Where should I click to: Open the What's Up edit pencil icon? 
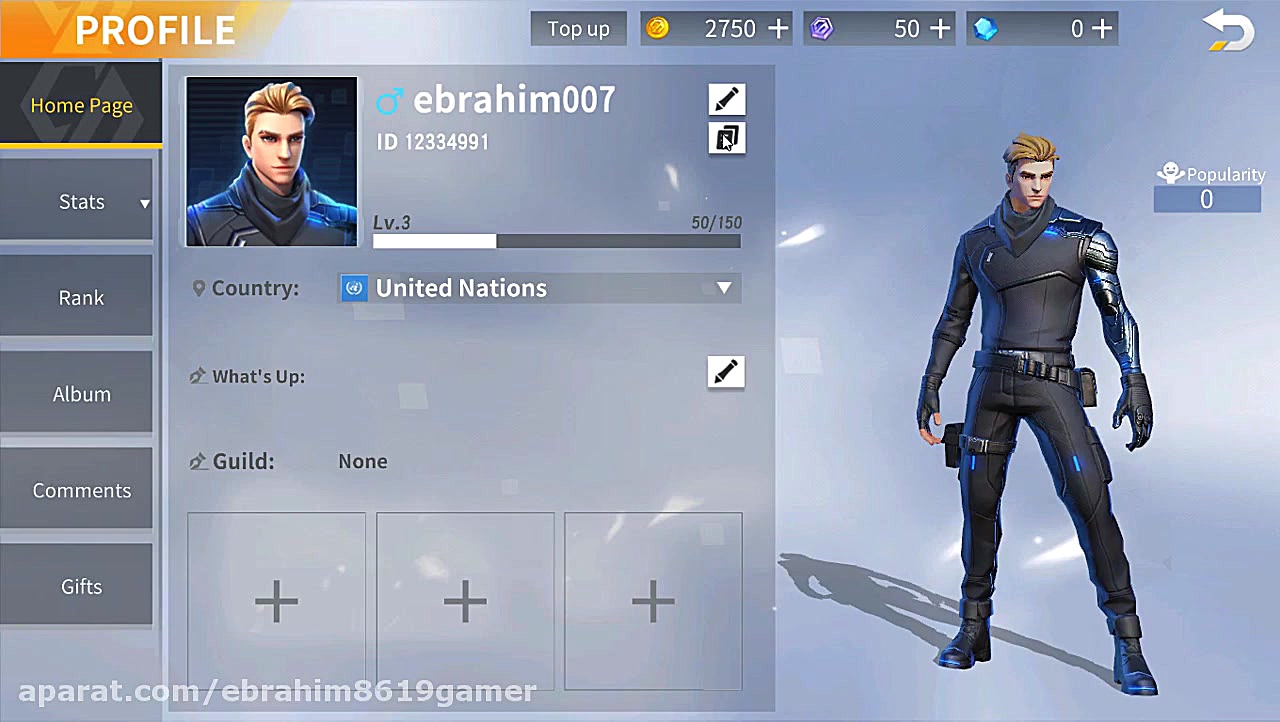point(726,371)
